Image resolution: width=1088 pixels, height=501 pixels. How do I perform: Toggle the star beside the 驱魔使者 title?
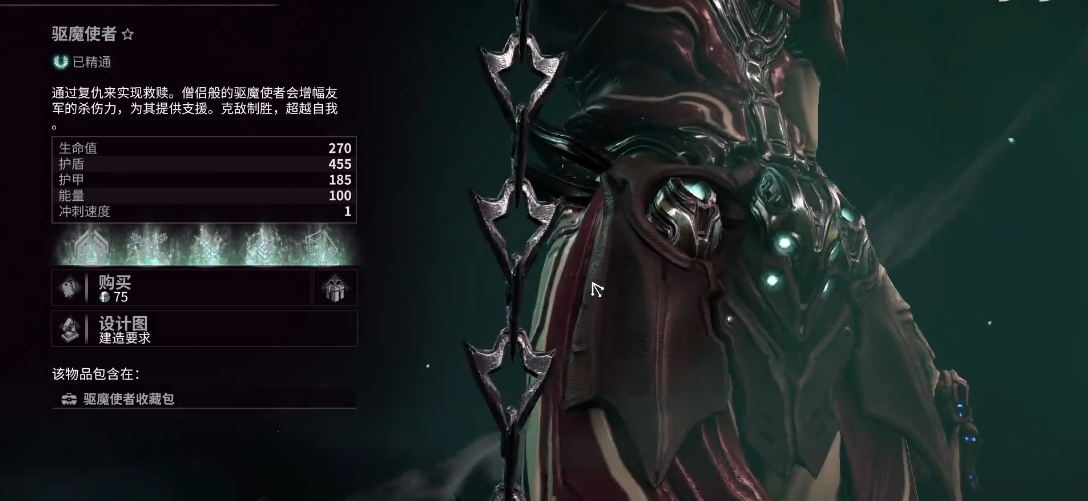(x=128, y=35)
